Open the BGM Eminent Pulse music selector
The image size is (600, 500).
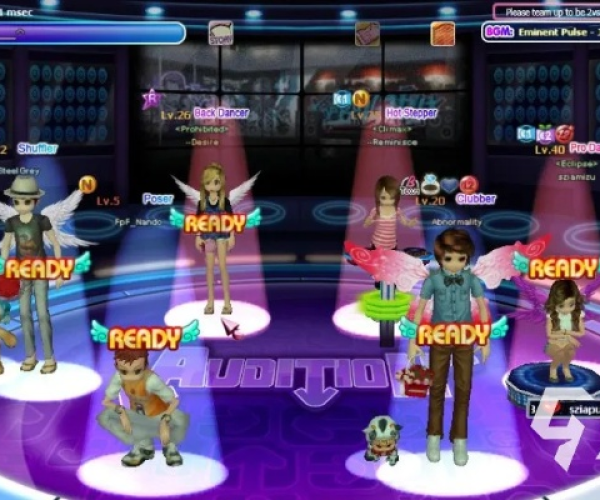point(541,31)
